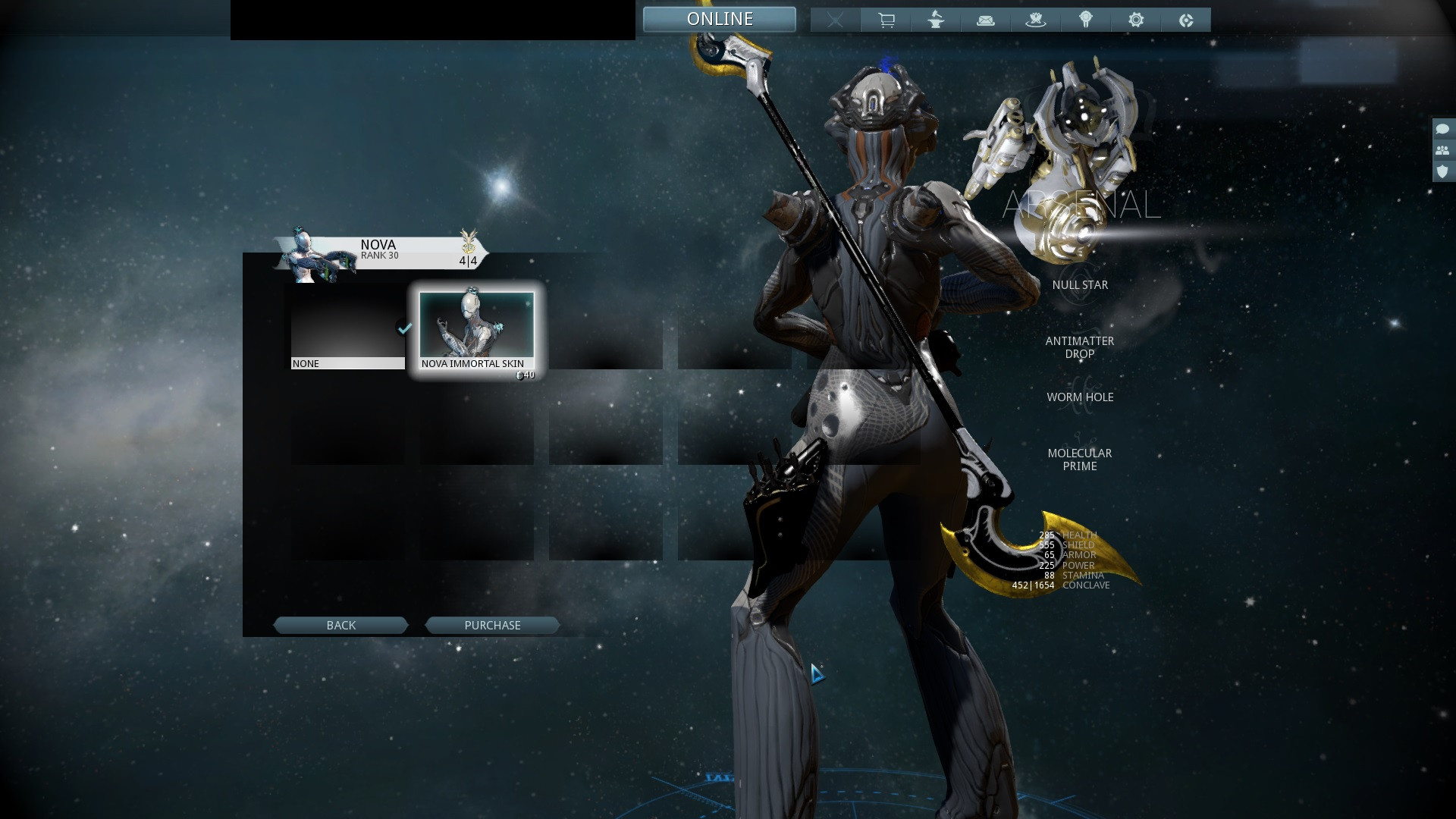Go back to the previous screen
The image size is (1456, 819).
340,625
